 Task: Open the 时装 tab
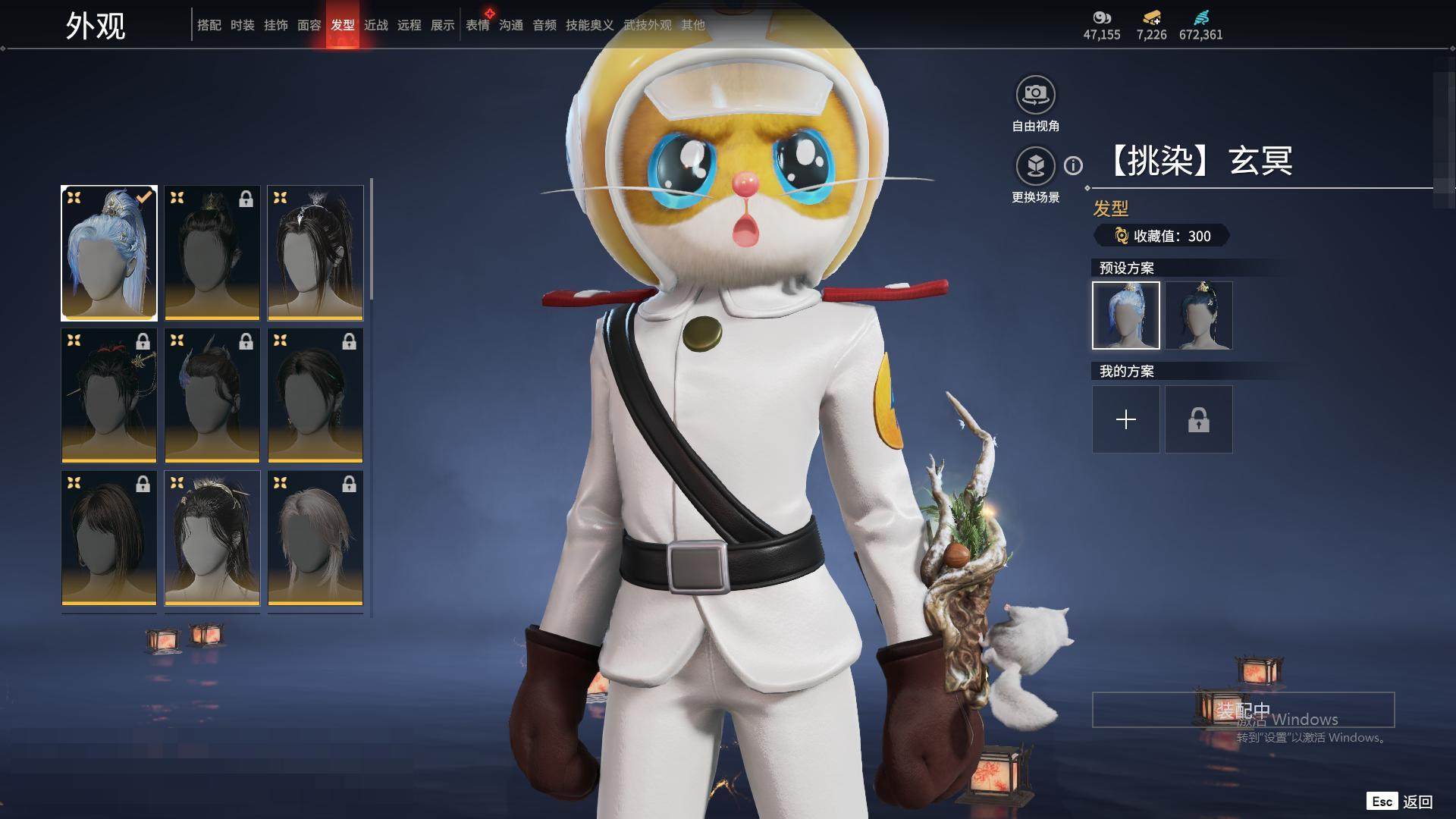pyautogui.click(x=242, y=25)
